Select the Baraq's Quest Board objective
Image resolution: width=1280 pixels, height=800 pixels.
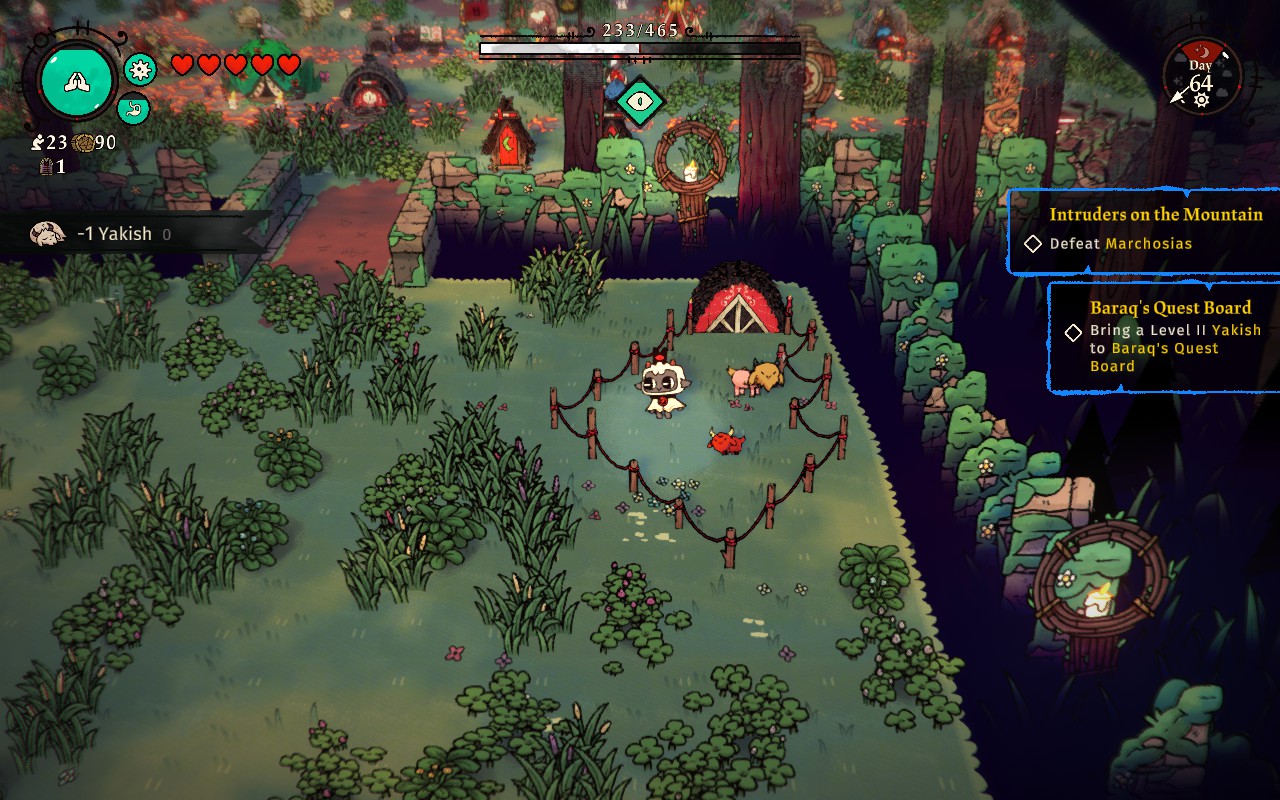[1168, 337]
